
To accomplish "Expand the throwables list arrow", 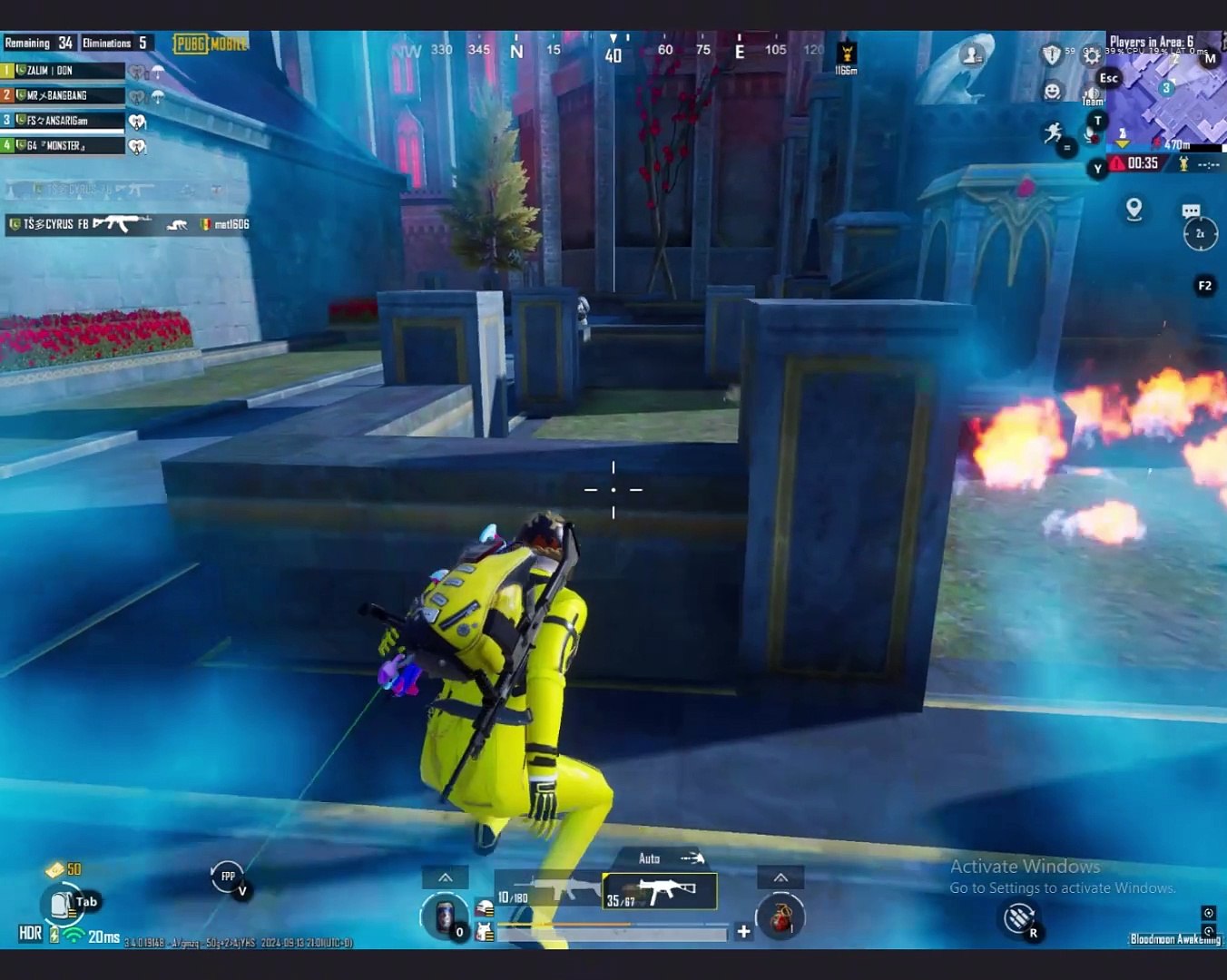I will pos(780,877).
